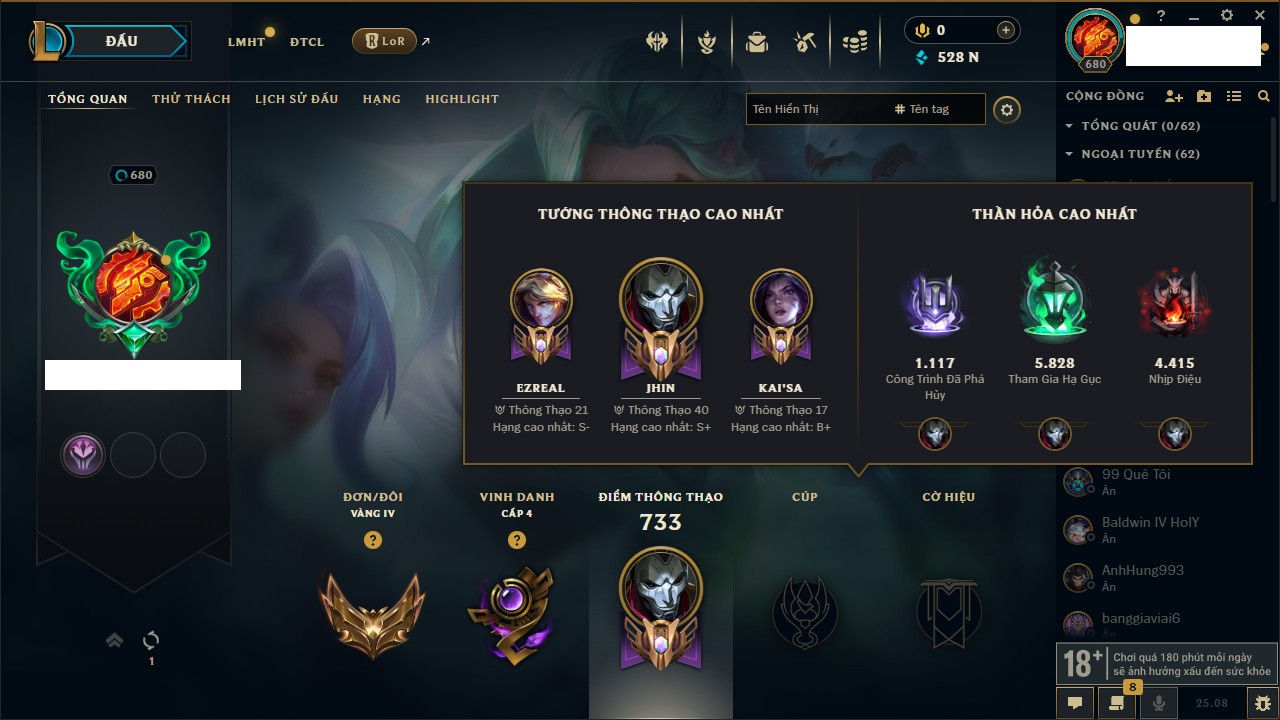Open the coin stack store icon
Image resolution: width=1280 pixels, height=720 pixels.
[854, 42]
